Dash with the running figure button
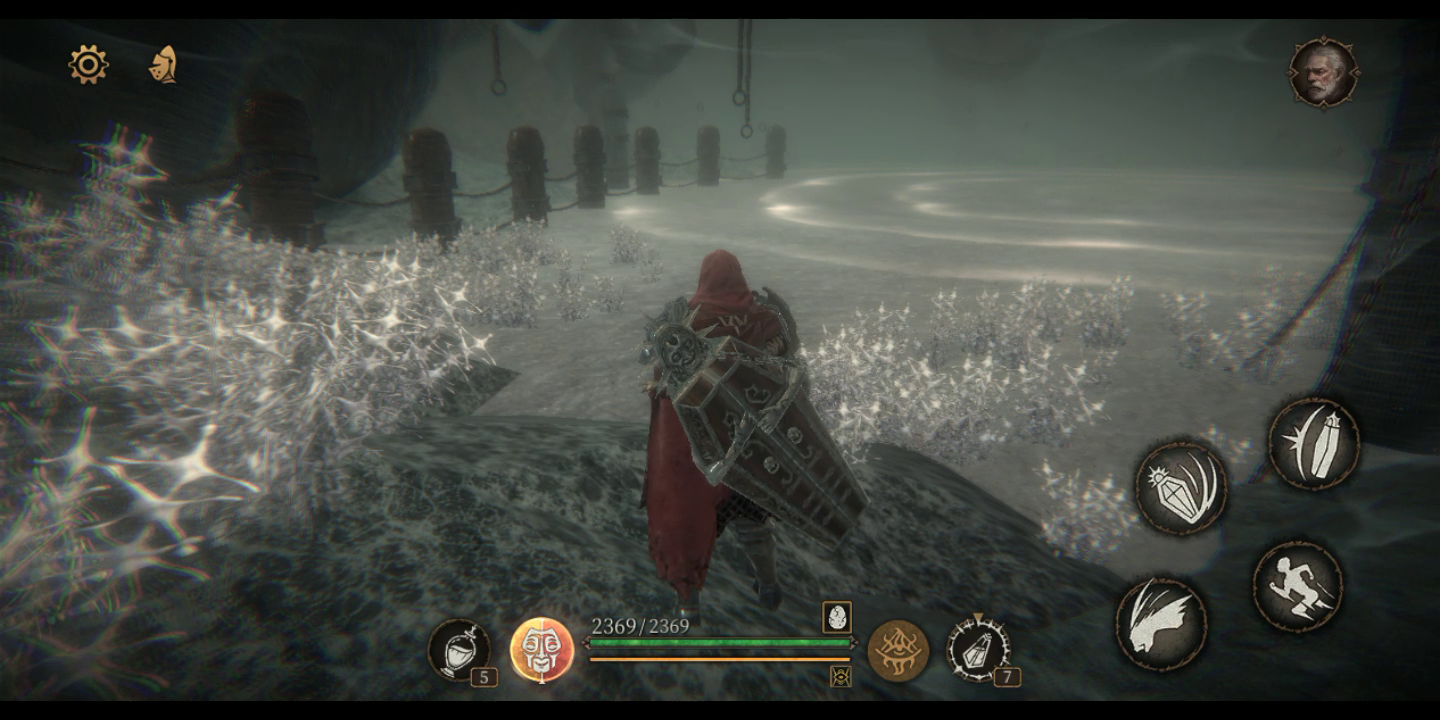 [x=1297, y=586]
